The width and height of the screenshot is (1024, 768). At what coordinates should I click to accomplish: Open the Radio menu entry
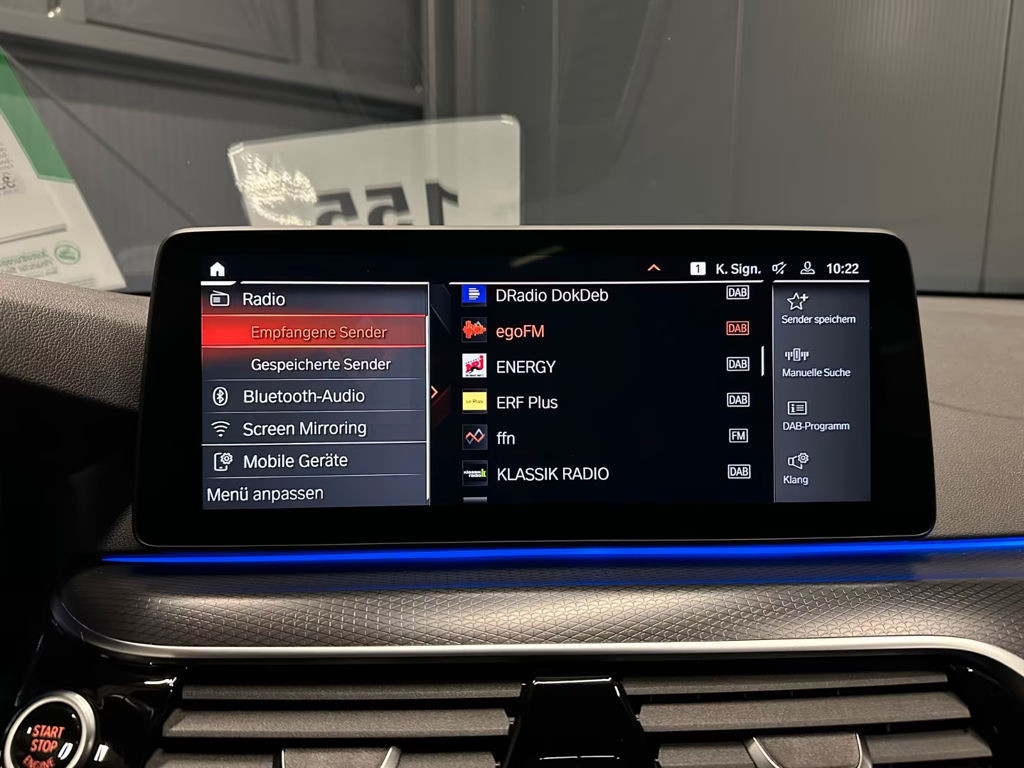[263, 299]
